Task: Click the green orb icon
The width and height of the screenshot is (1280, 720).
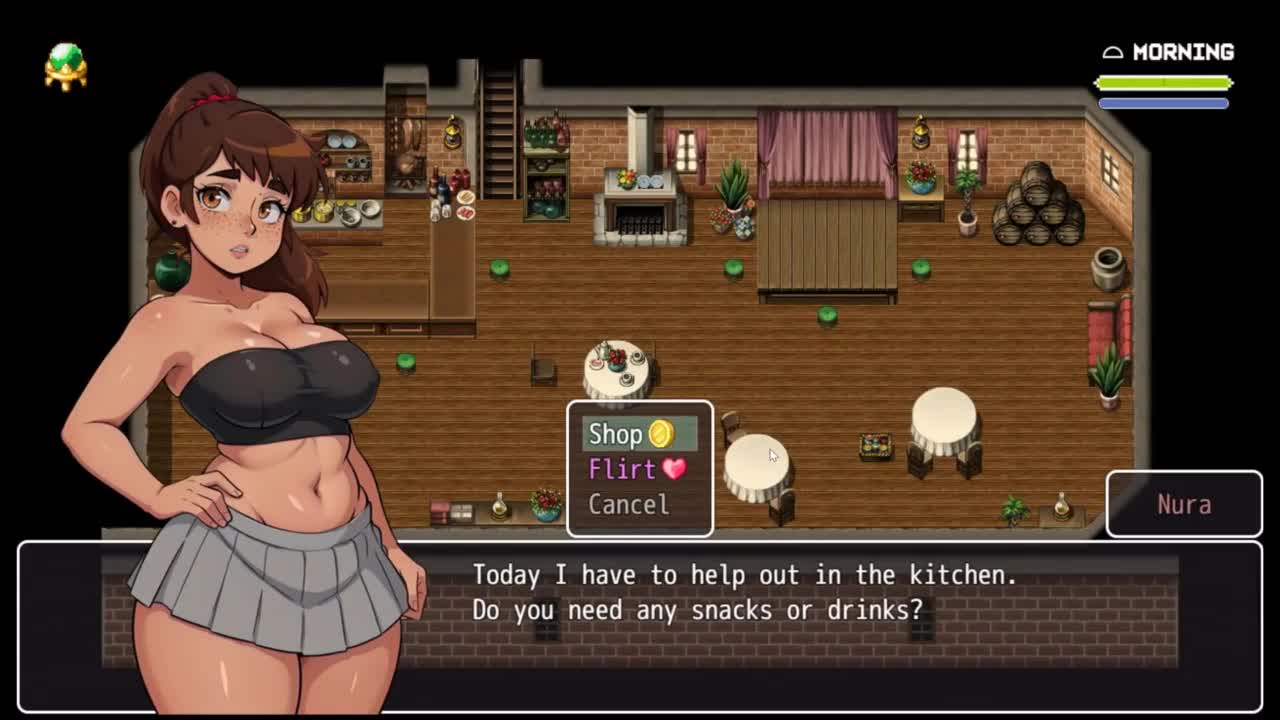Action: (66, 66)
